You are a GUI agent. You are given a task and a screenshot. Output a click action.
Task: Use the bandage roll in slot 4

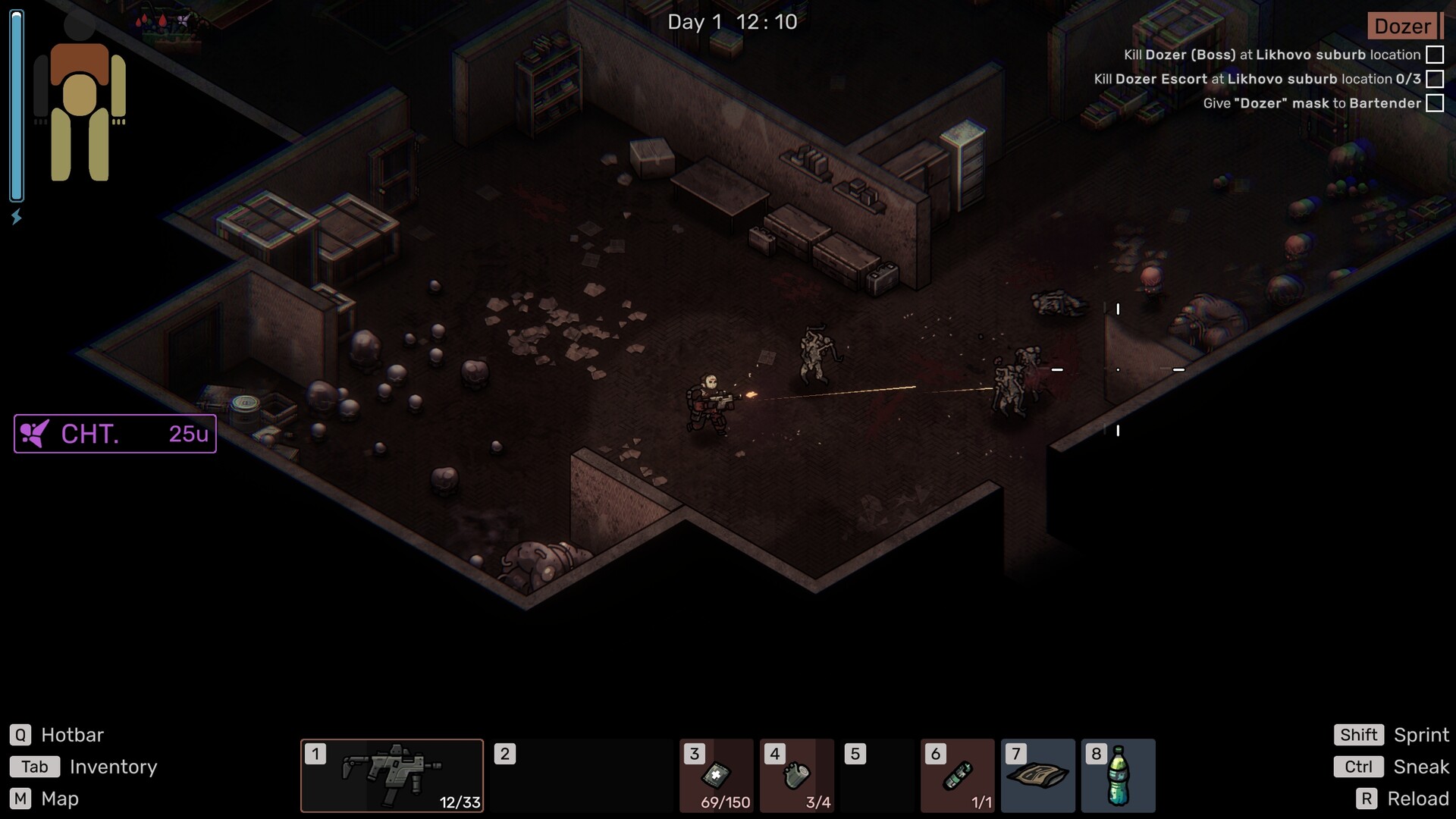click(796, 775)
